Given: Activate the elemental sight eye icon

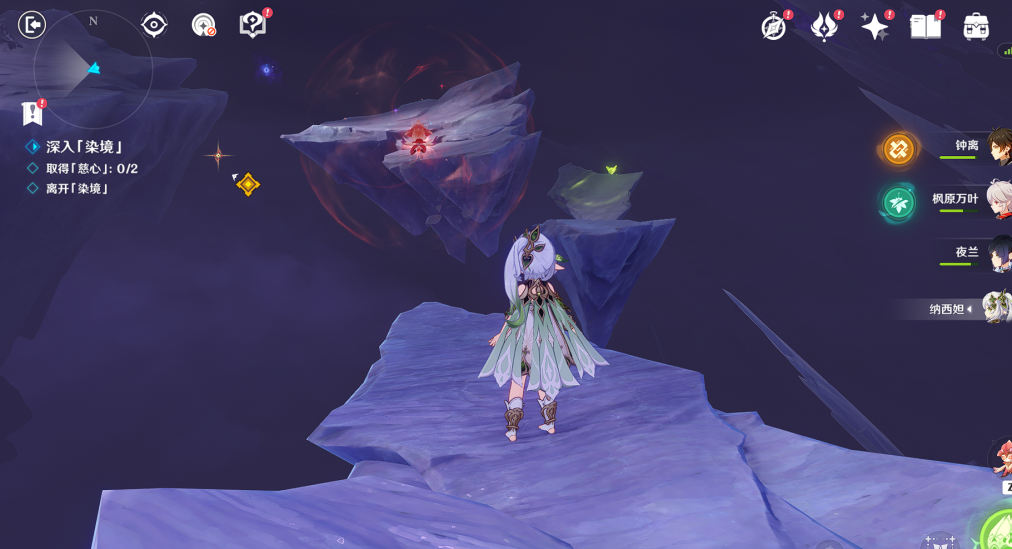Looking at the screenshot, I should click(x=154, y=25).
